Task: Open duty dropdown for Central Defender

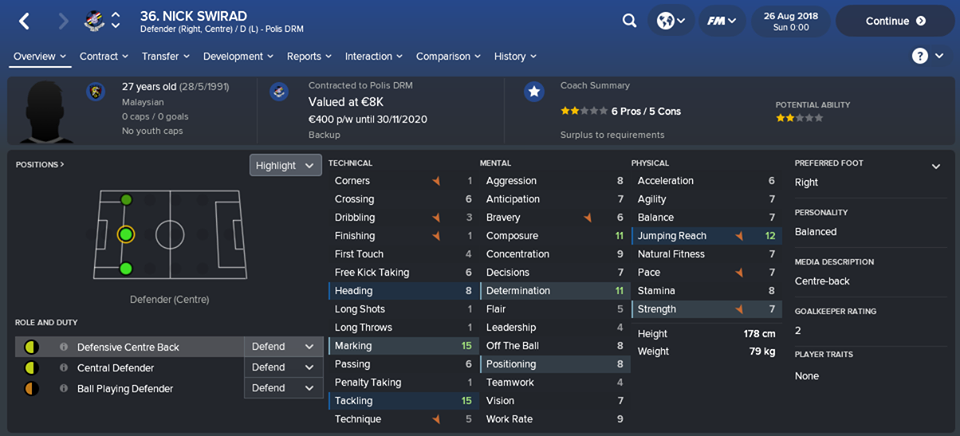Action: point(282,367)
